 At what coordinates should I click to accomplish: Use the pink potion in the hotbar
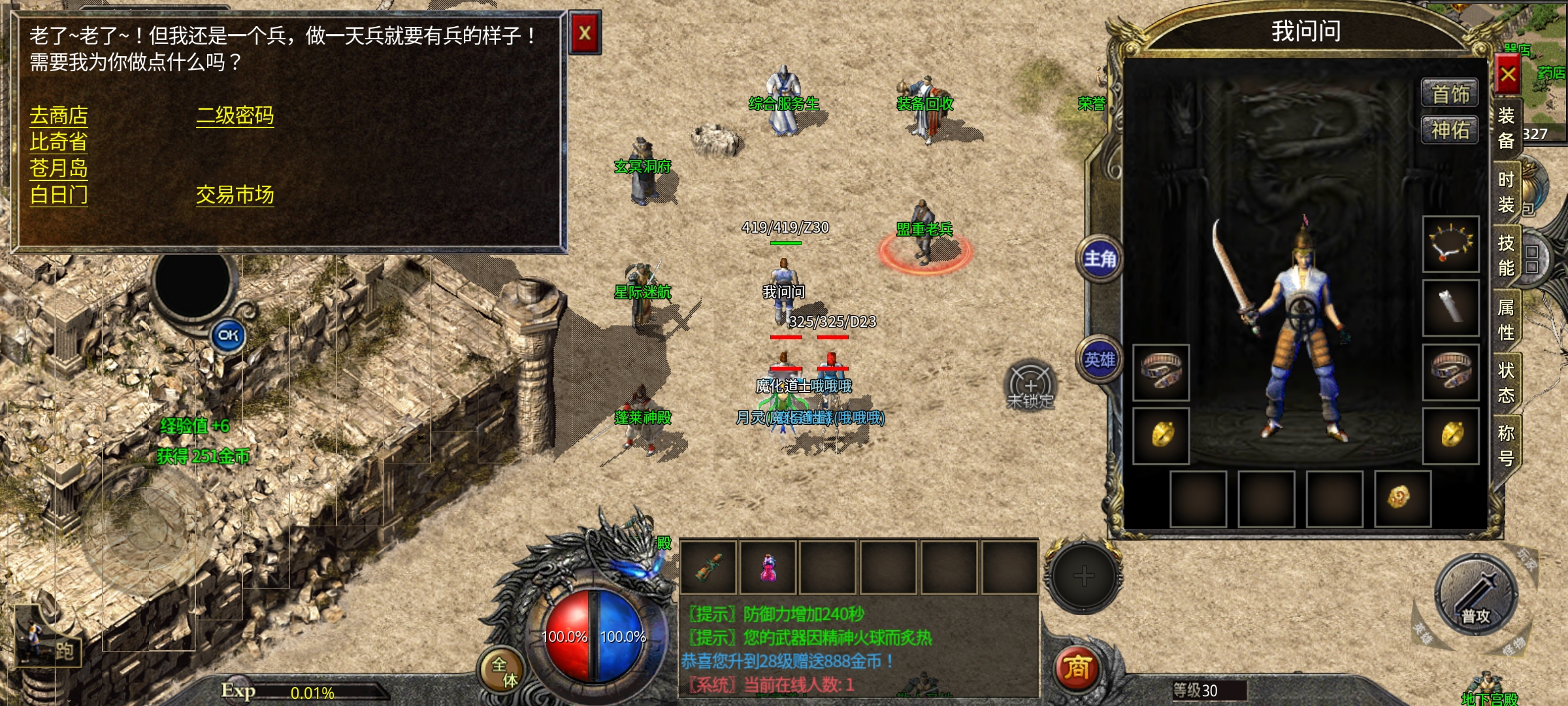pyautogui.click(x=769, y=567)
